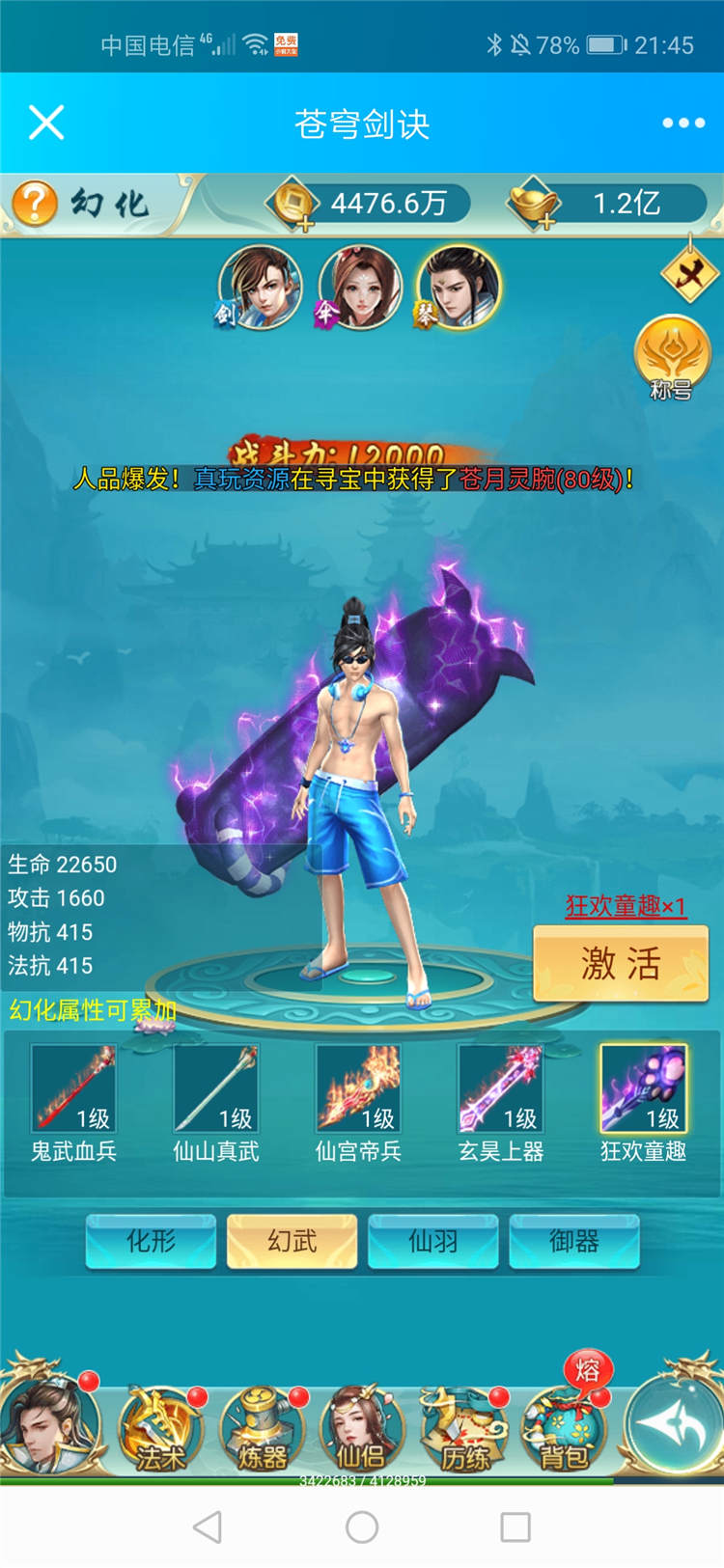The width and height of the screenshot is (724, 1568).
Task: Switch to the 化形 tab
Action: (152, 1241)
